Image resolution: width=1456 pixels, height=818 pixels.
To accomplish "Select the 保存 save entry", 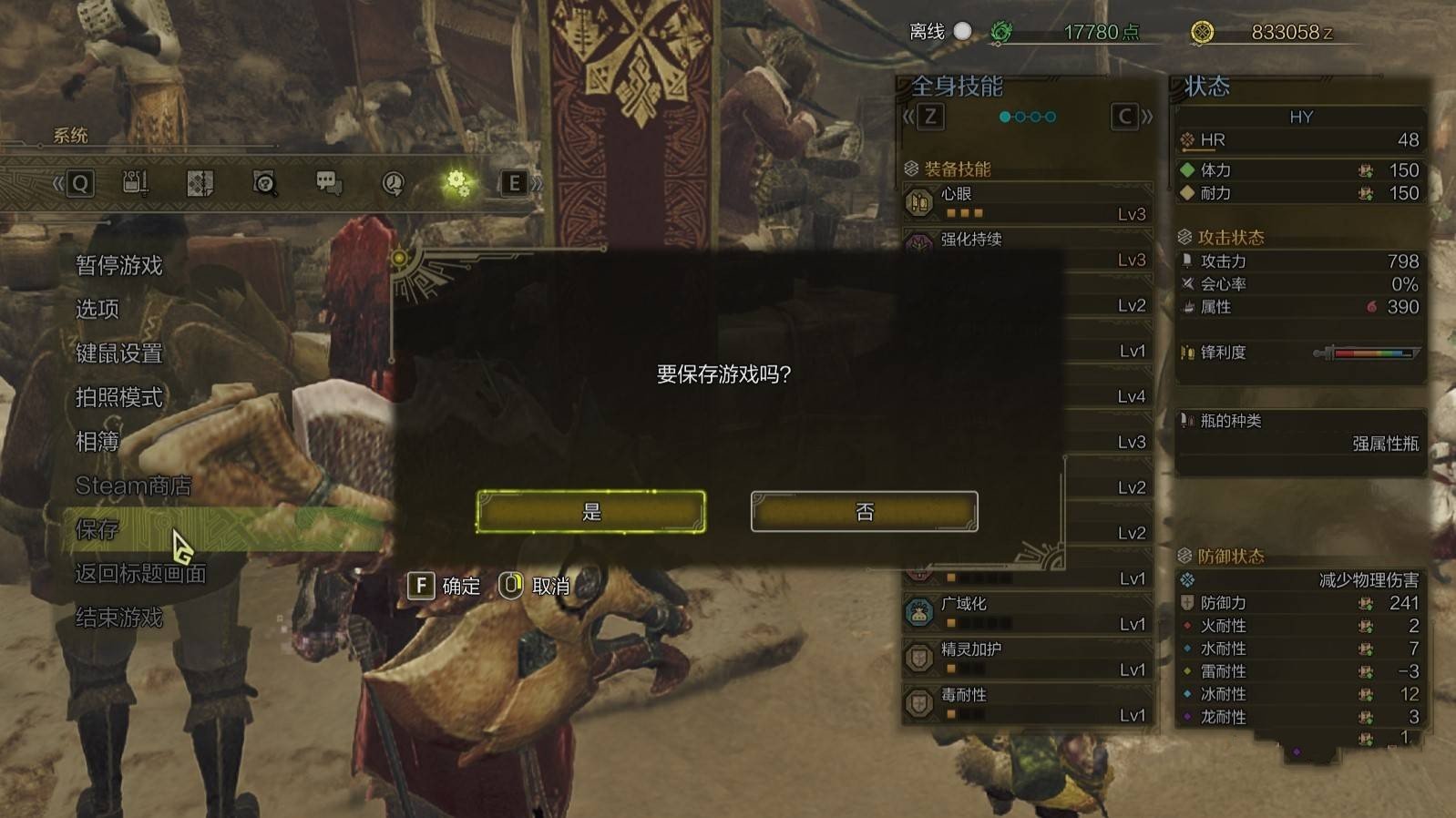I will pyautogui.click(x=97, y=529).
